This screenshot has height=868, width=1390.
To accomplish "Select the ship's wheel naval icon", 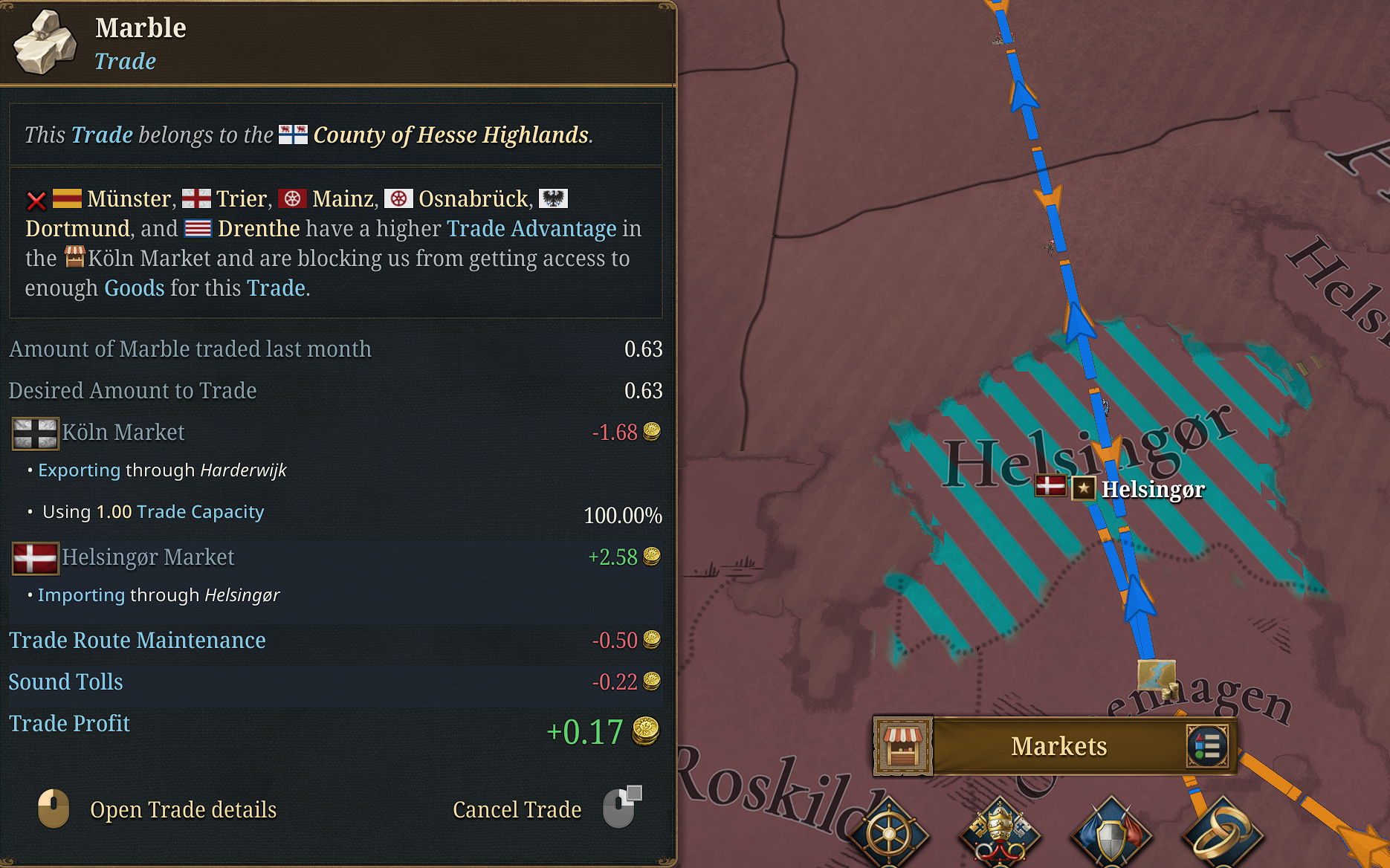I will (889, 834).
